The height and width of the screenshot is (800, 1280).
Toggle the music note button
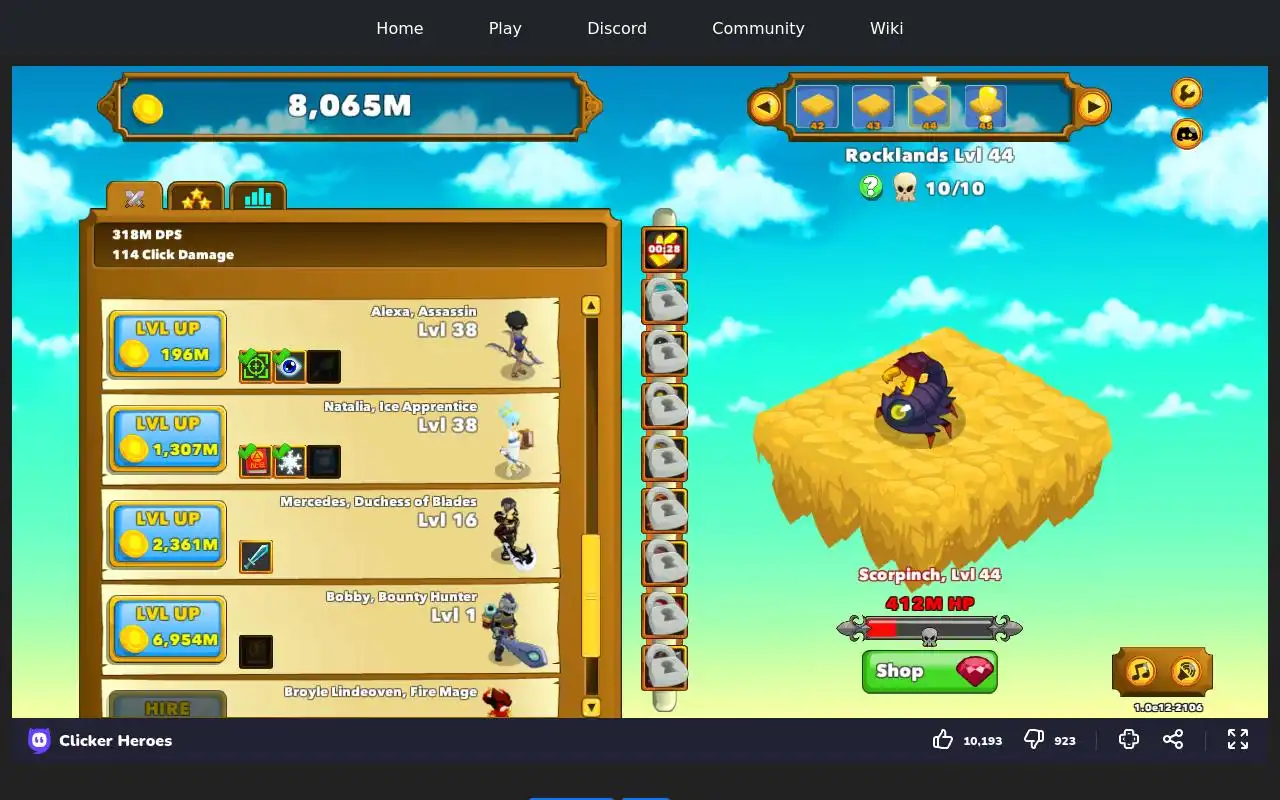coord(1141,671)
